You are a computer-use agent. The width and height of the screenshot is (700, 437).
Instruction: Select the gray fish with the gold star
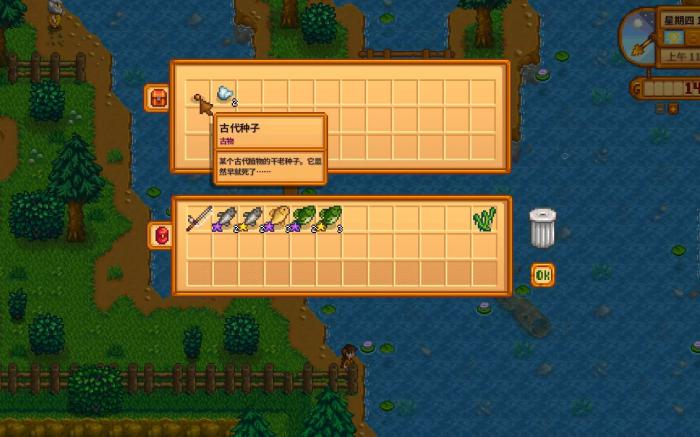(251, 219)
